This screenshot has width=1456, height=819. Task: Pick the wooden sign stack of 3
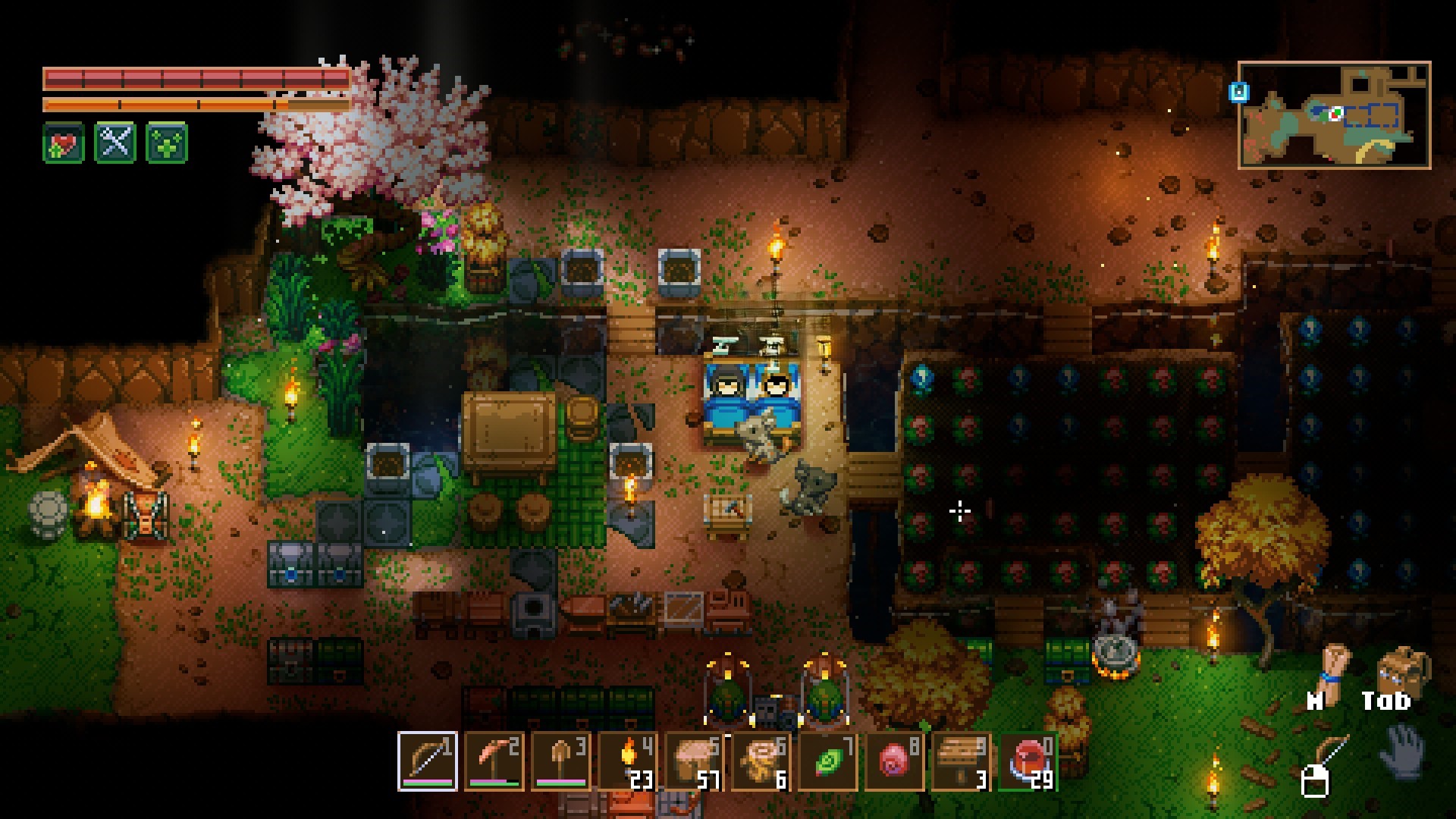[x=961, y=761]
